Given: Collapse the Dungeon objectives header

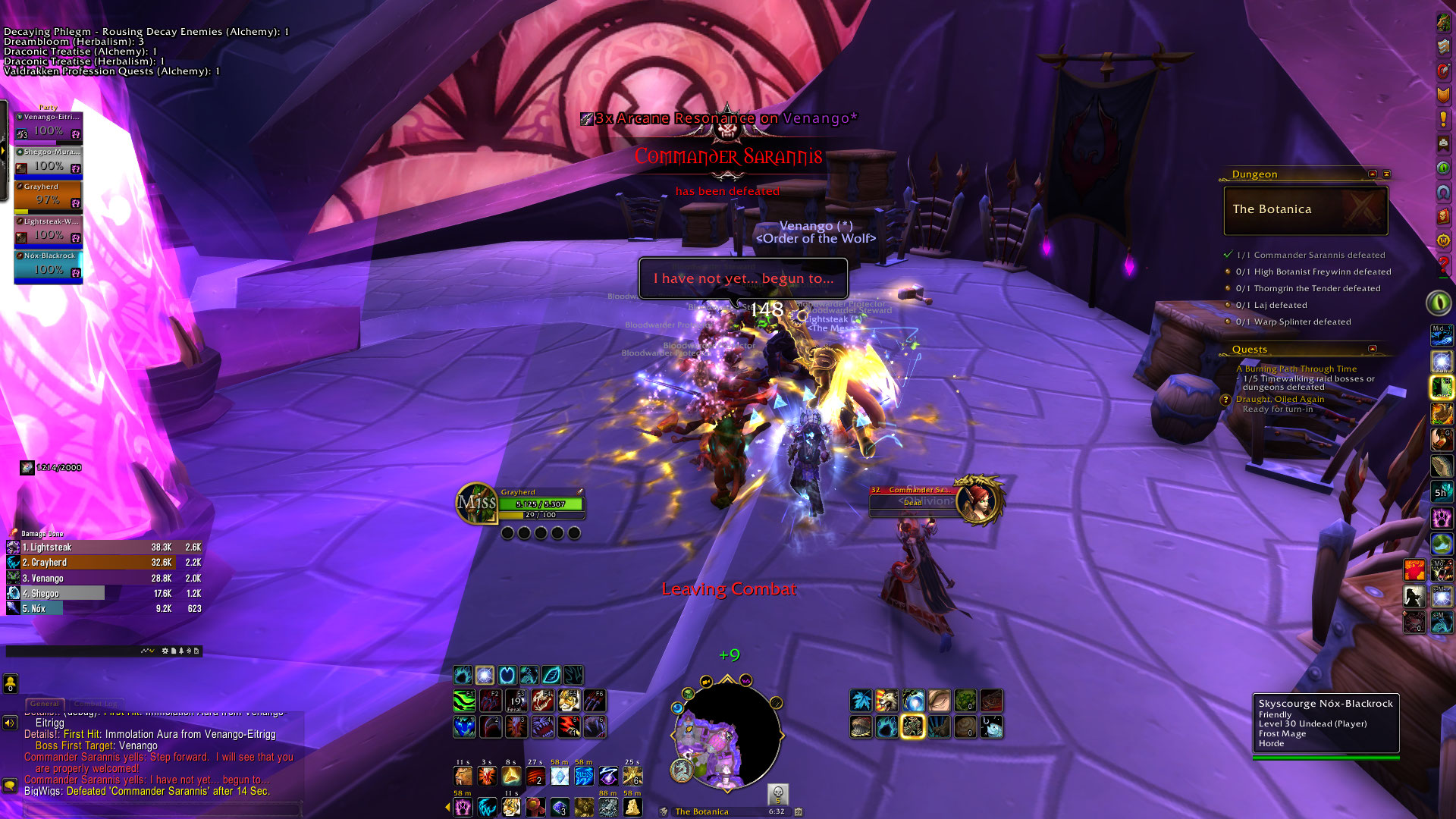Looking at the screenshot, I should point(1372,174).
